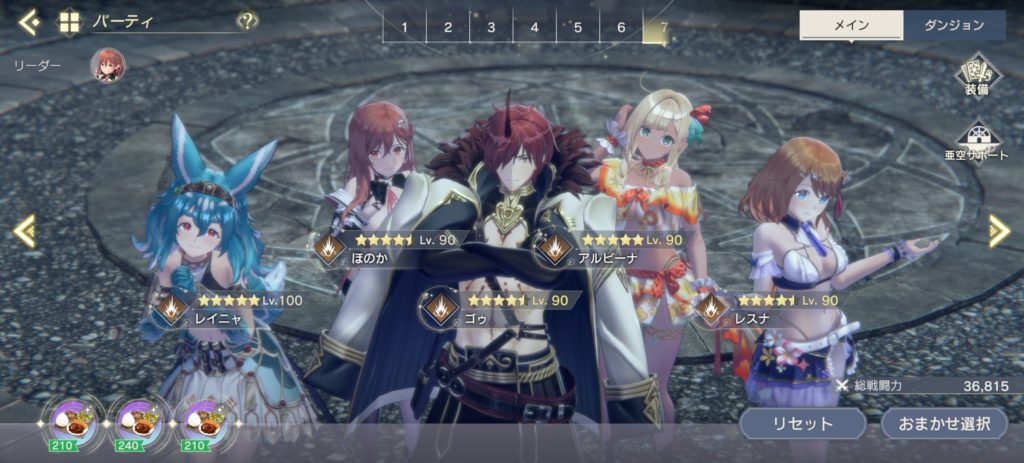The width and height of the screenshot is (1024, 463).
Task: Choose おまかせ選択 auto-select button
Action: [943, 423]
